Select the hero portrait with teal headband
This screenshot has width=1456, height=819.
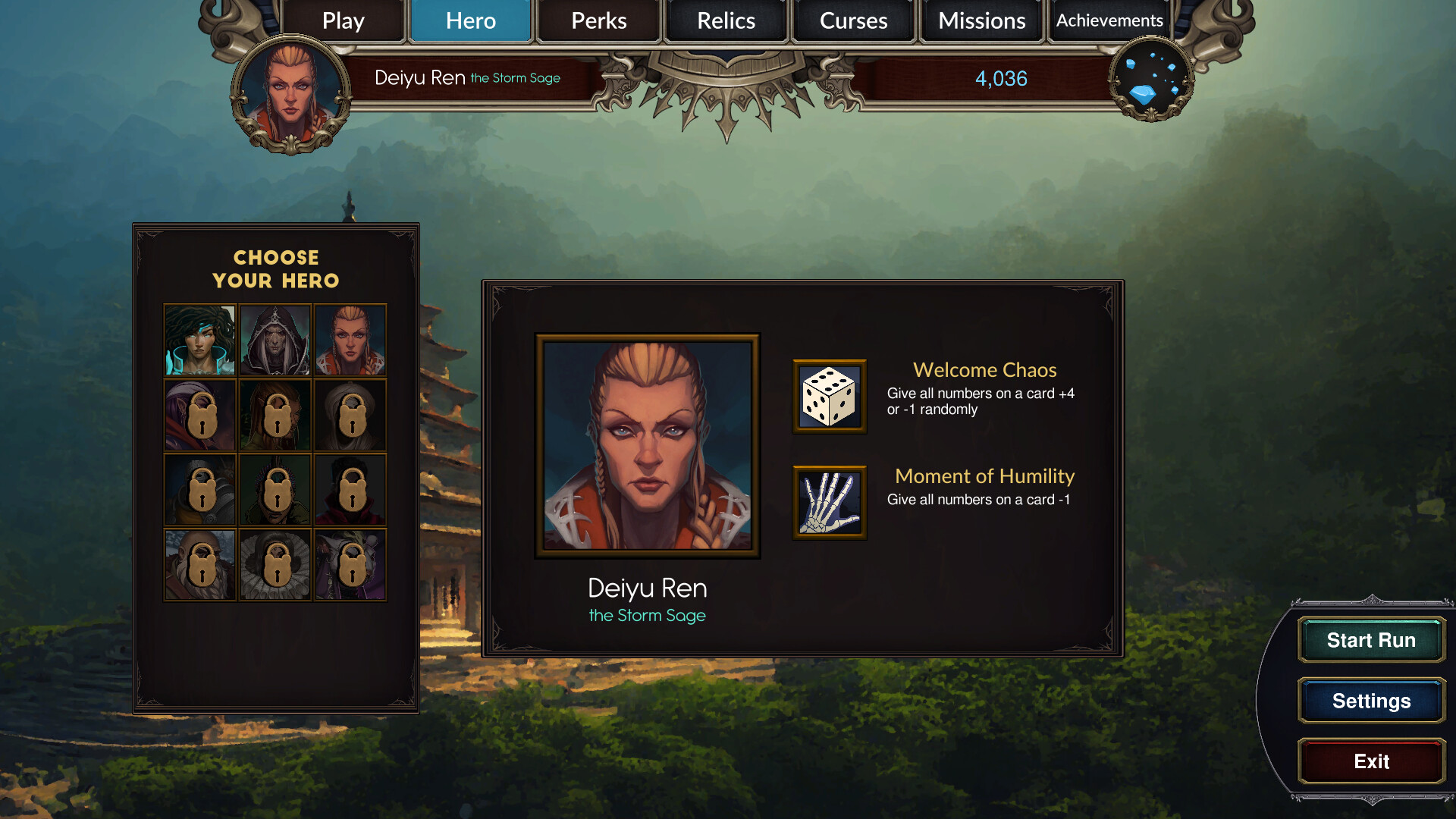pos(199,340)
